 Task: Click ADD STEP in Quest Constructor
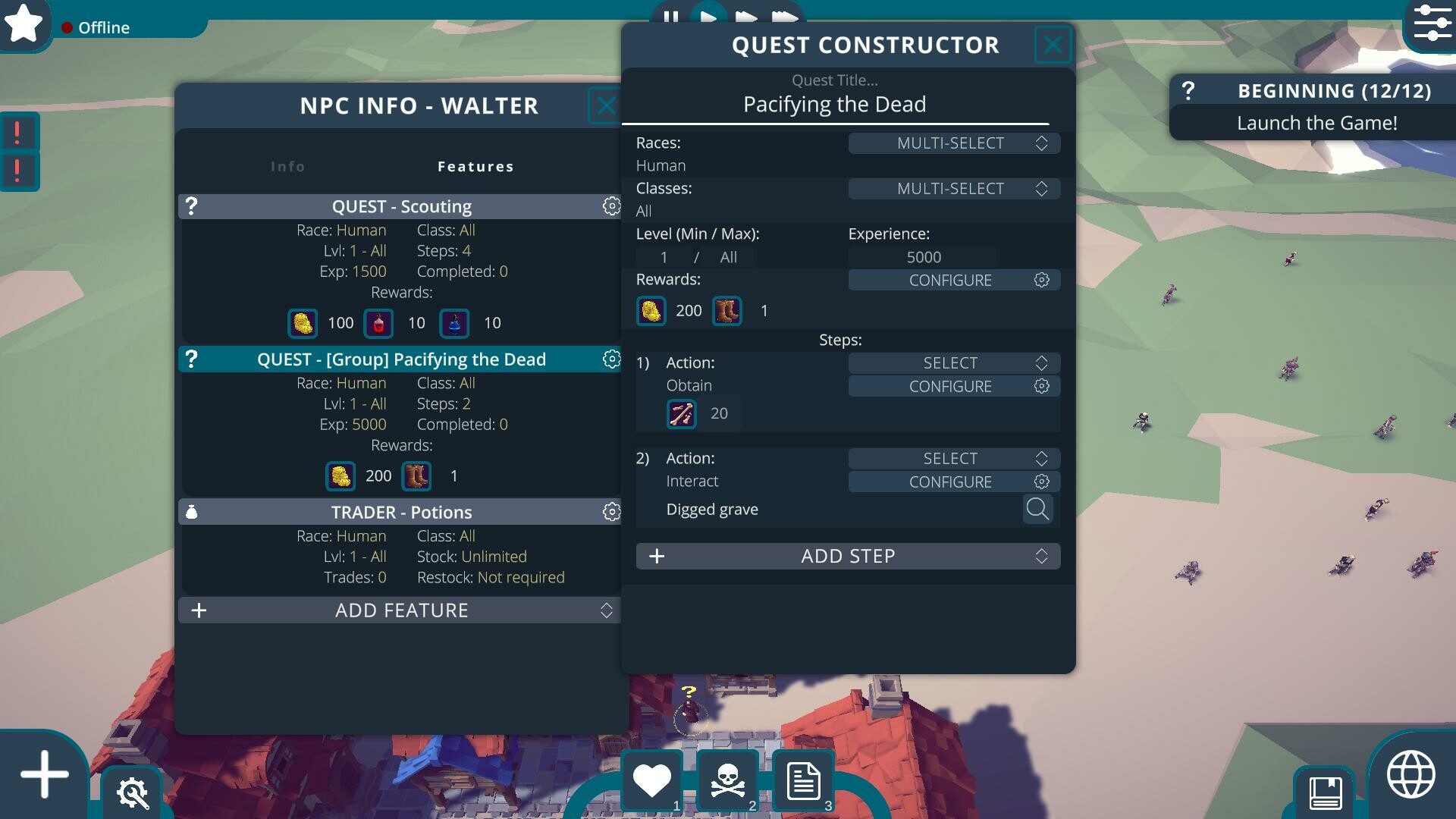pos(849,556)
